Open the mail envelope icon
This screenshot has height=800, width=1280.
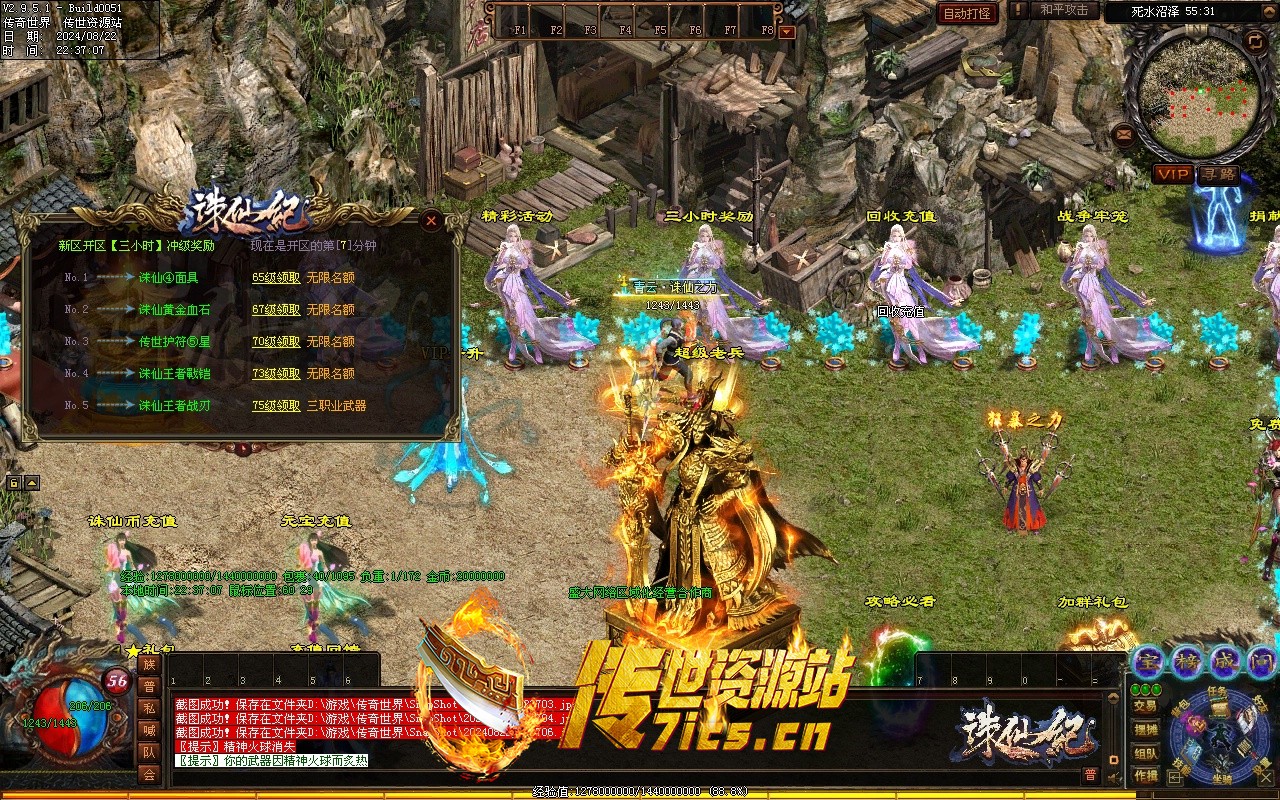coord(1124,134)
